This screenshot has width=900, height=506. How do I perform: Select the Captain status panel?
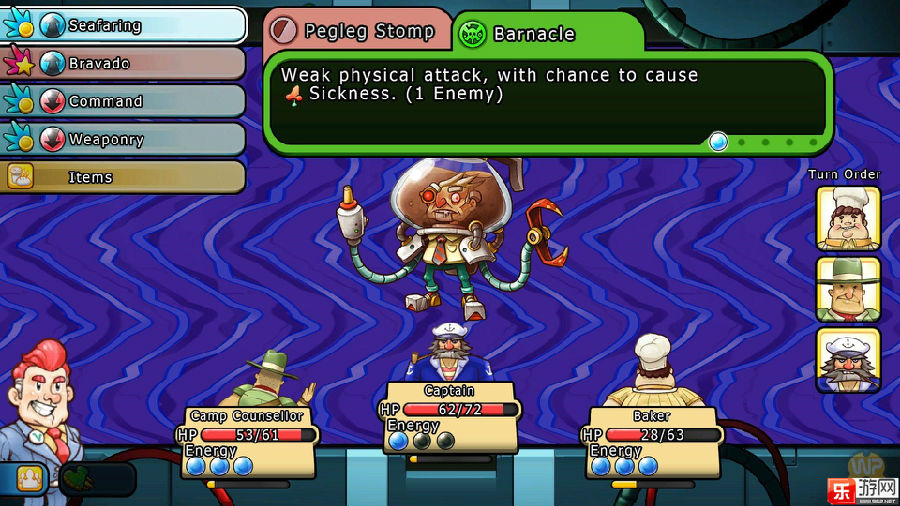pos(448,417)
